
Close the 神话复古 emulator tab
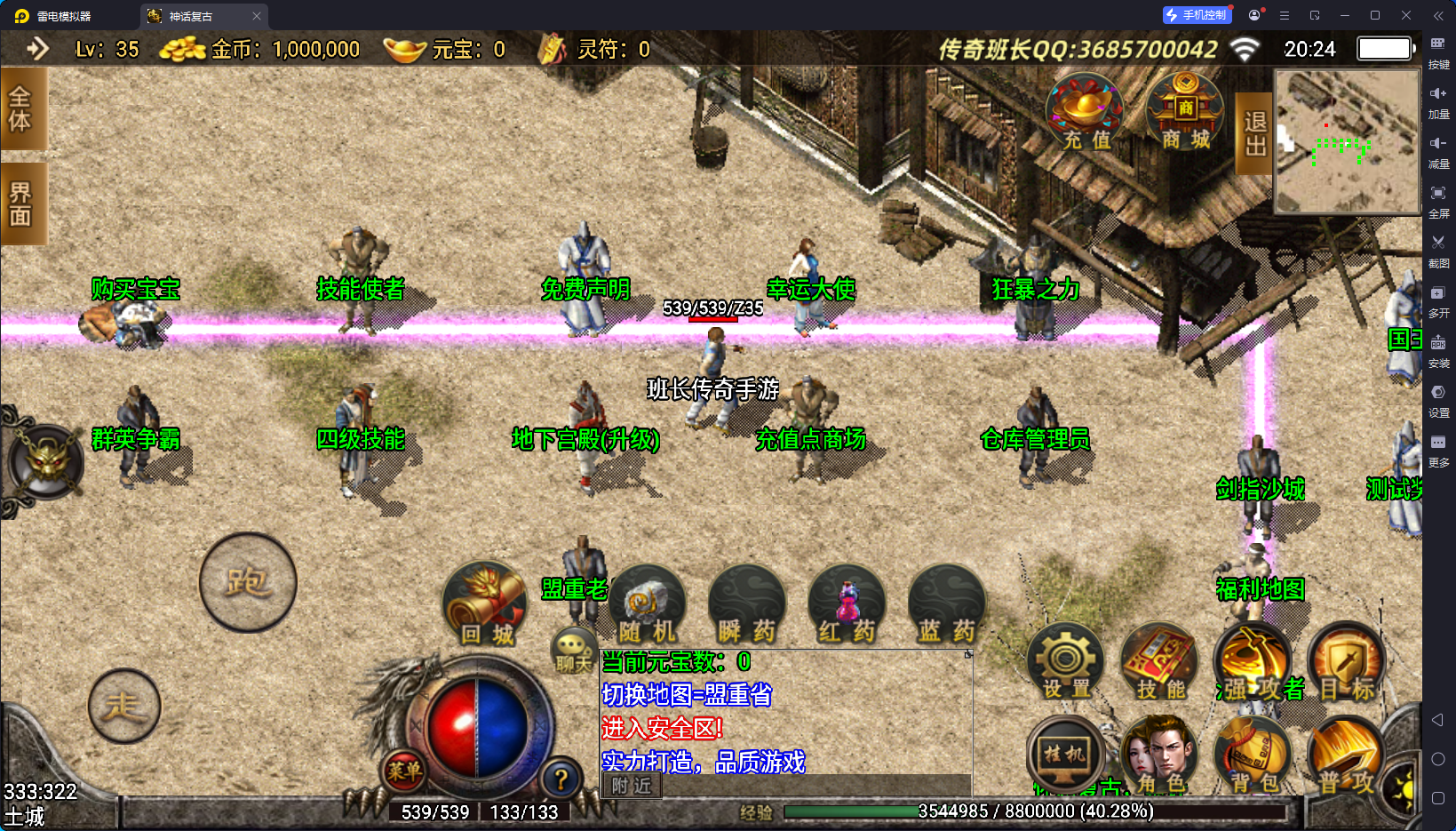pos(257,16)
